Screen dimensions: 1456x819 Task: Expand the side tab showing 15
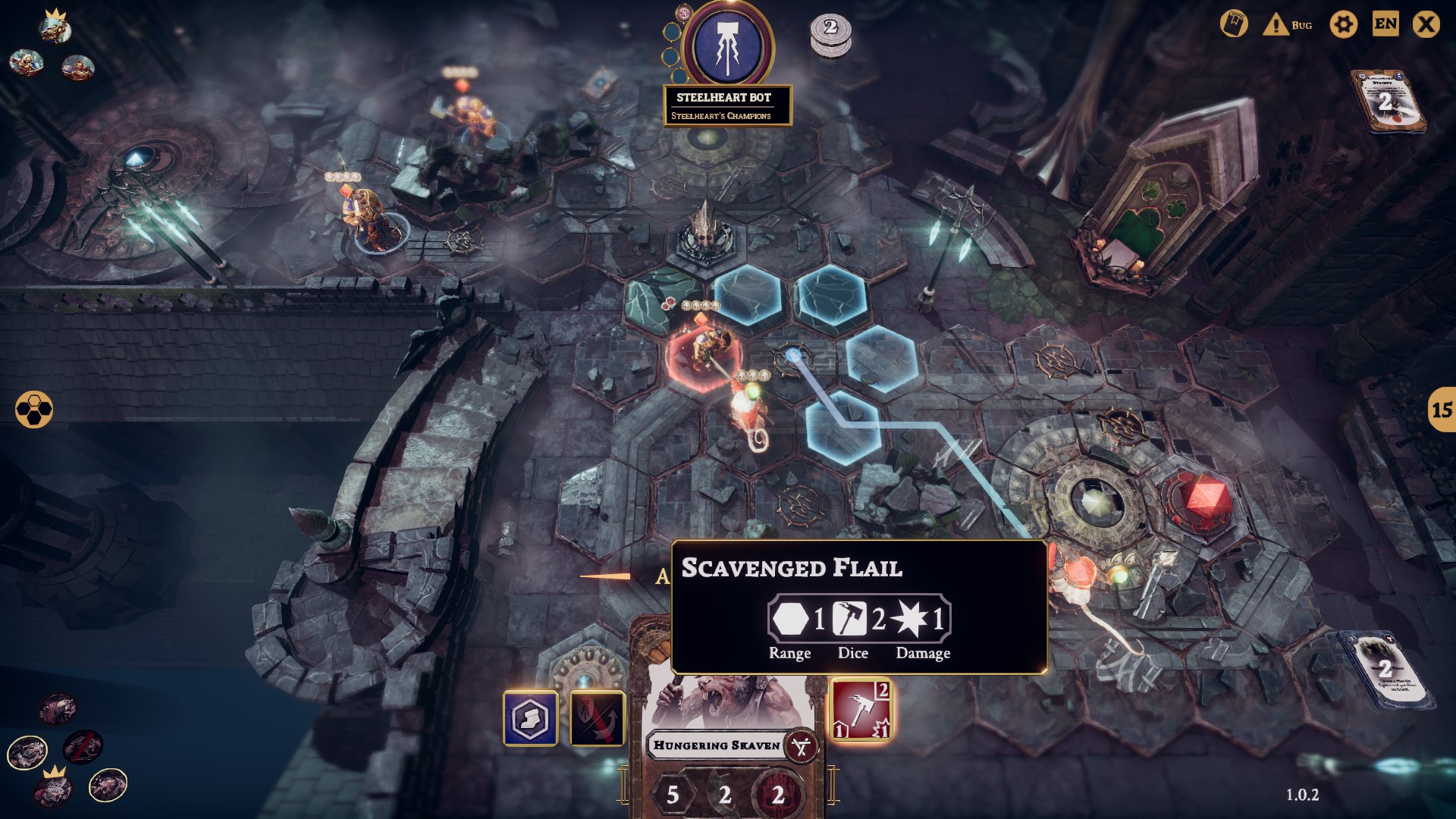pos(1441,409)
